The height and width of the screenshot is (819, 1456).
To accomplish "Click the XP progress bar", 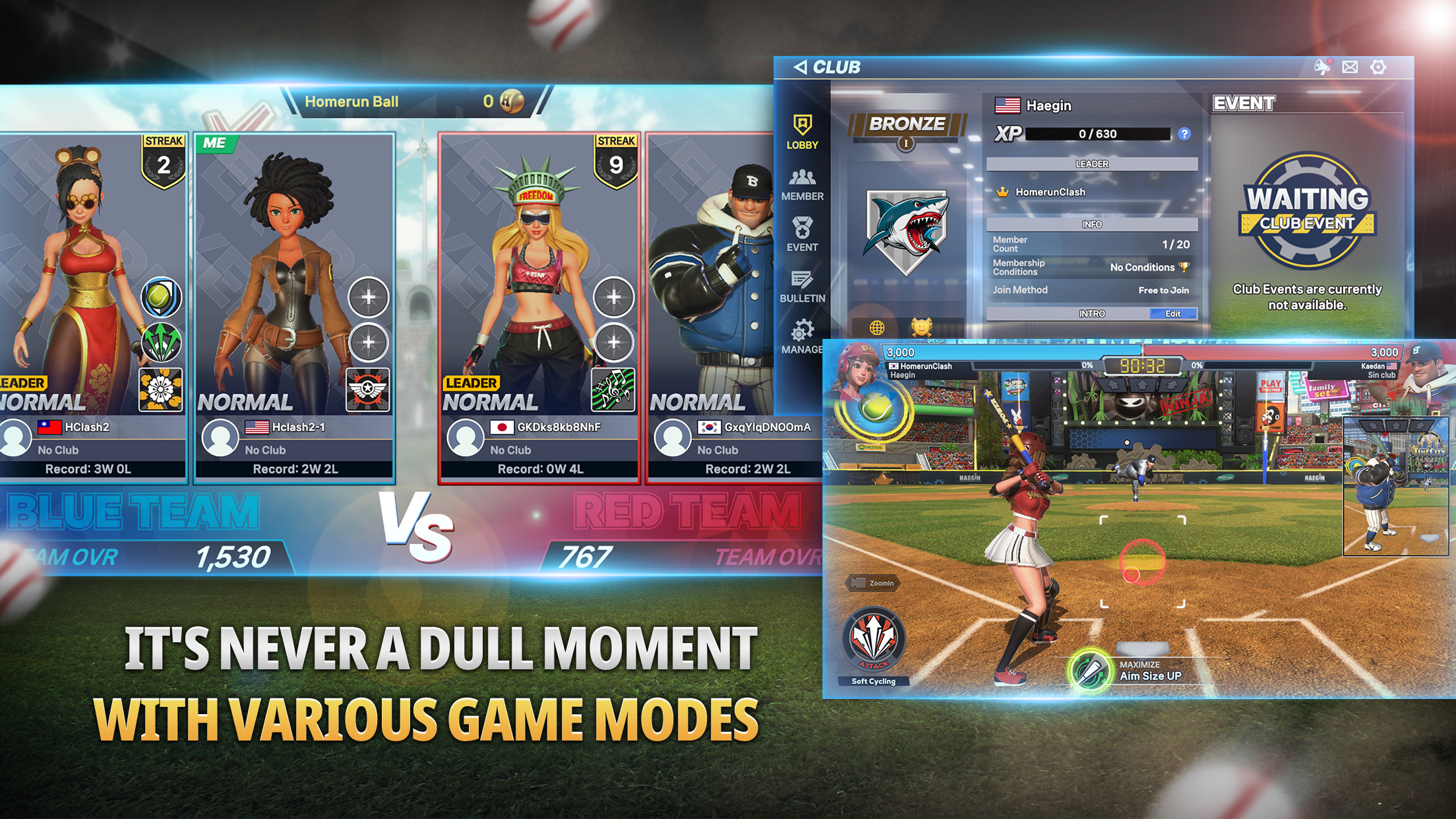I will [x=1099, y=134].
